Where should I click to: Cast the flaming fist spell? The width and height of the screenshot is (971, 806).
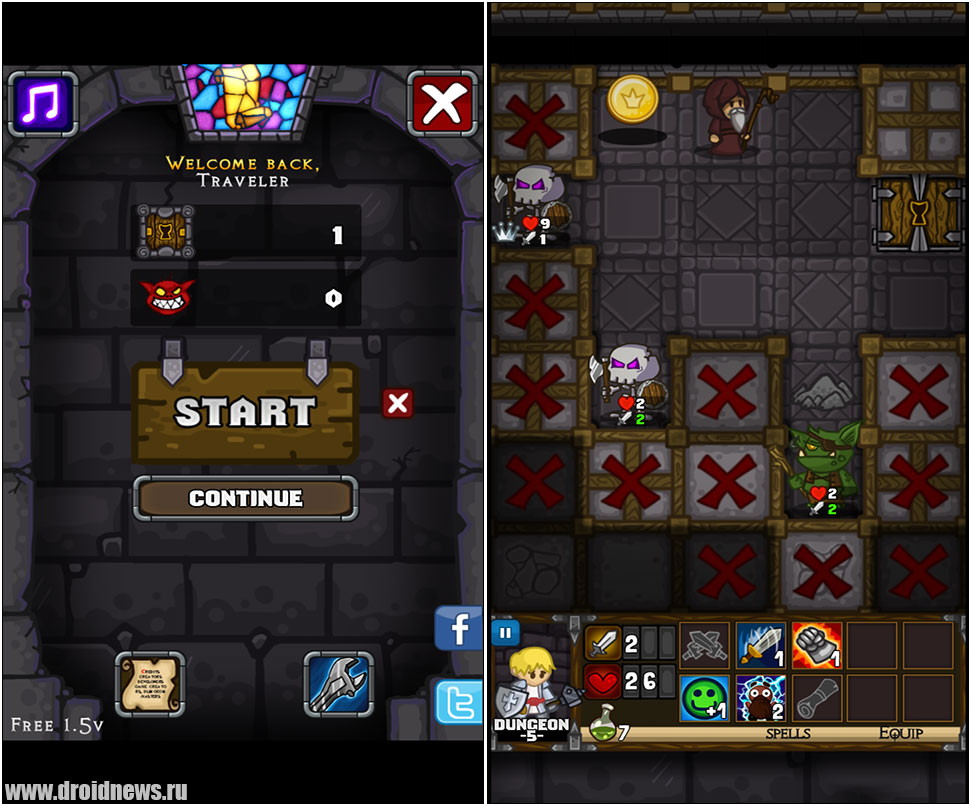tap(816, 646)
